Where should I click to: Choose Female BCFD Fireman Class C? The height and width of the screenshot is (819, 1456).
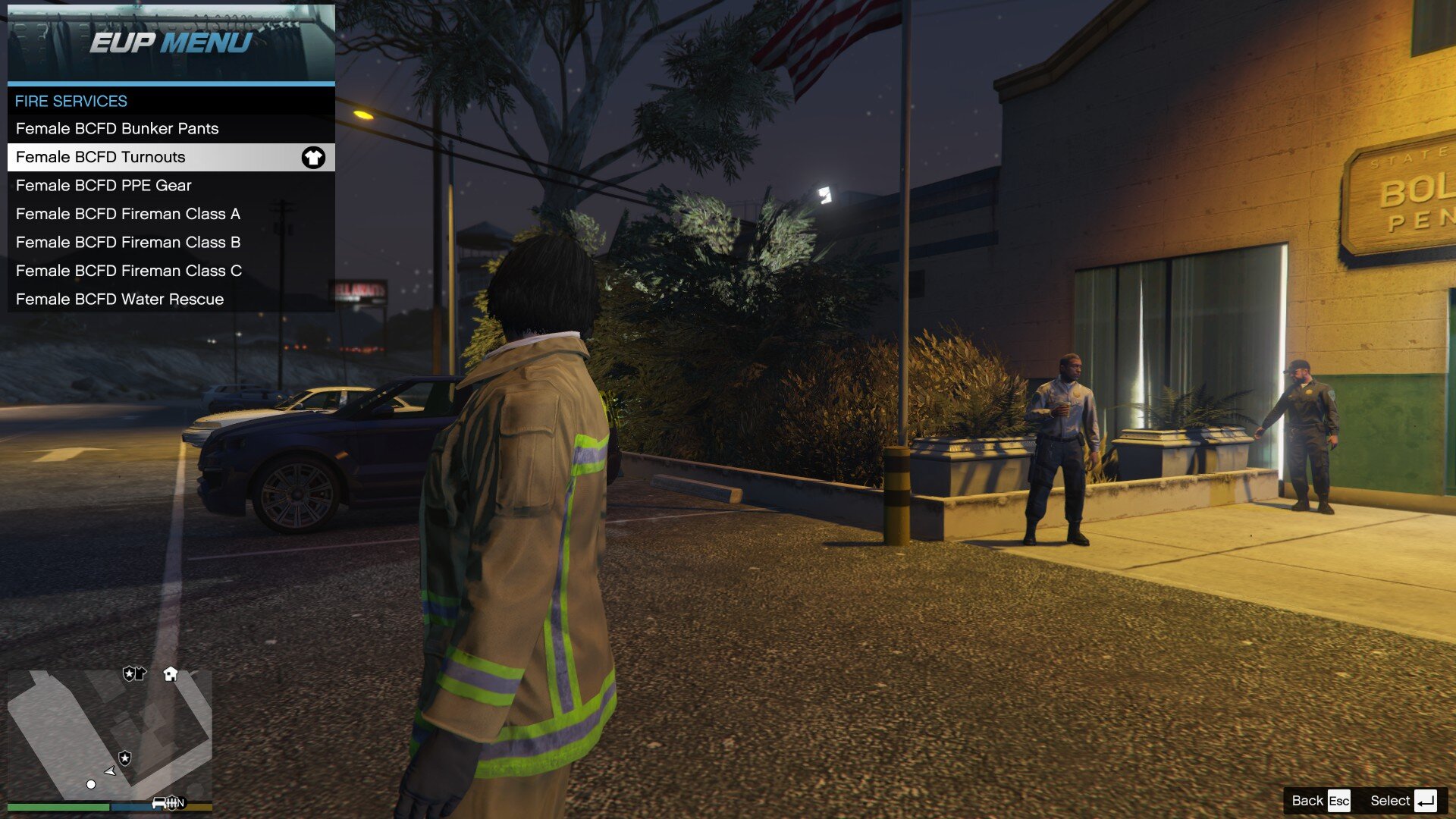coord(129,271)
